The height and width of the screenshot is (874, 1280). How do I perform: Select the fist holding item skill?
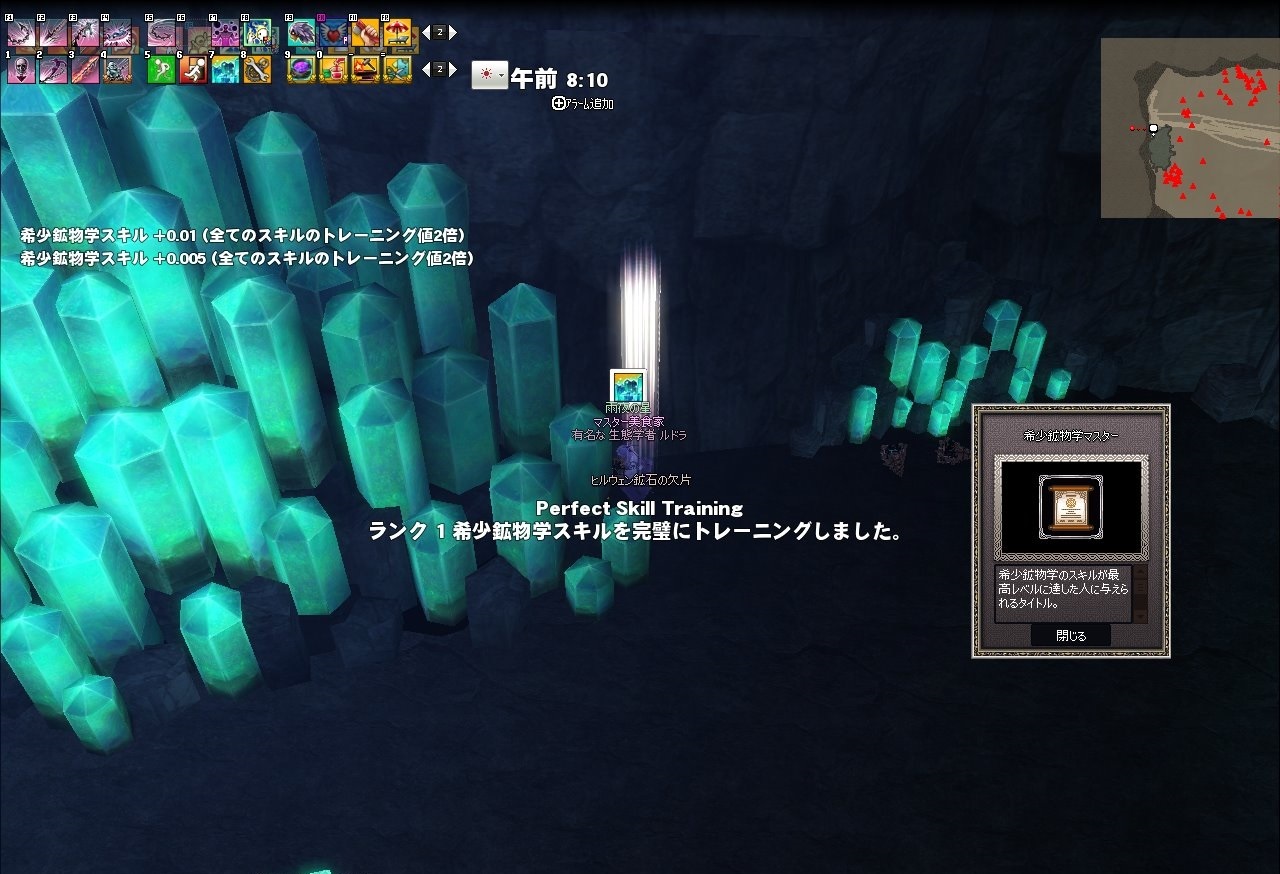click(365, 33)
